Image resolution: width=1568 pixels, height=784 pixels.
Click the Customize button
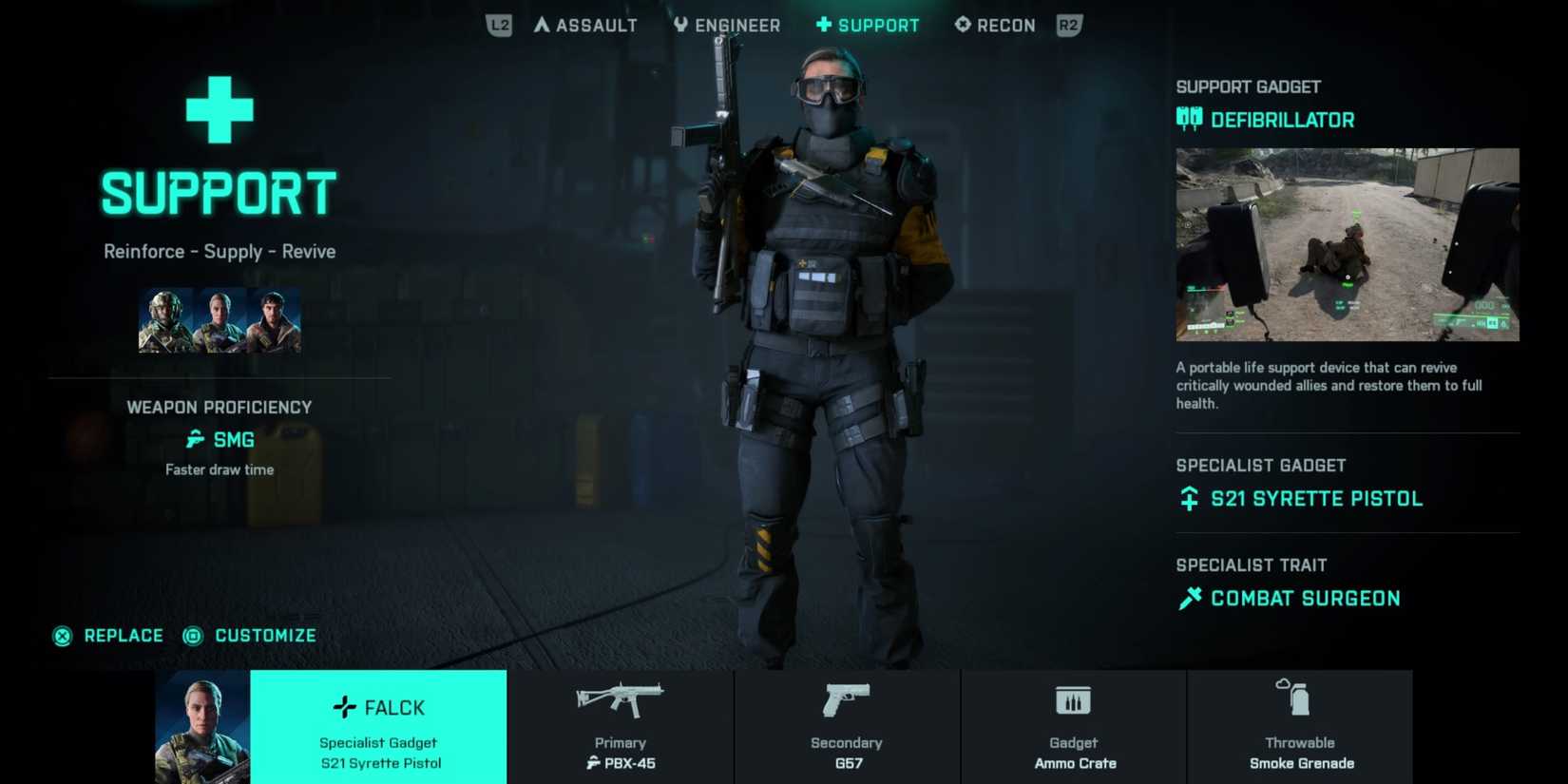coord(250,636)
